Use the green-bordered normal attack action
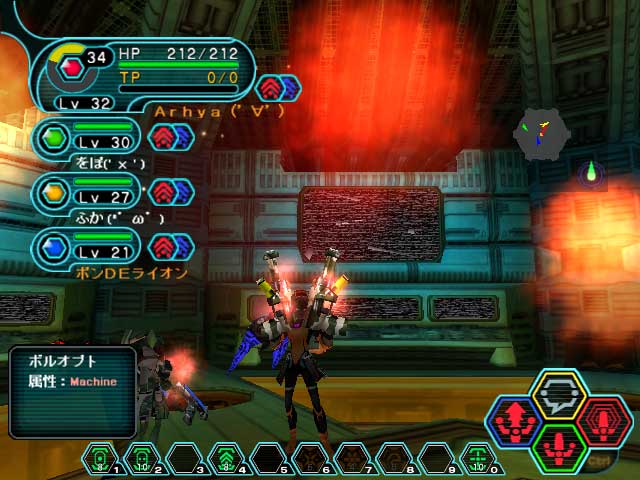This screenshot has height=480, width=640. (x=558, y=446)
